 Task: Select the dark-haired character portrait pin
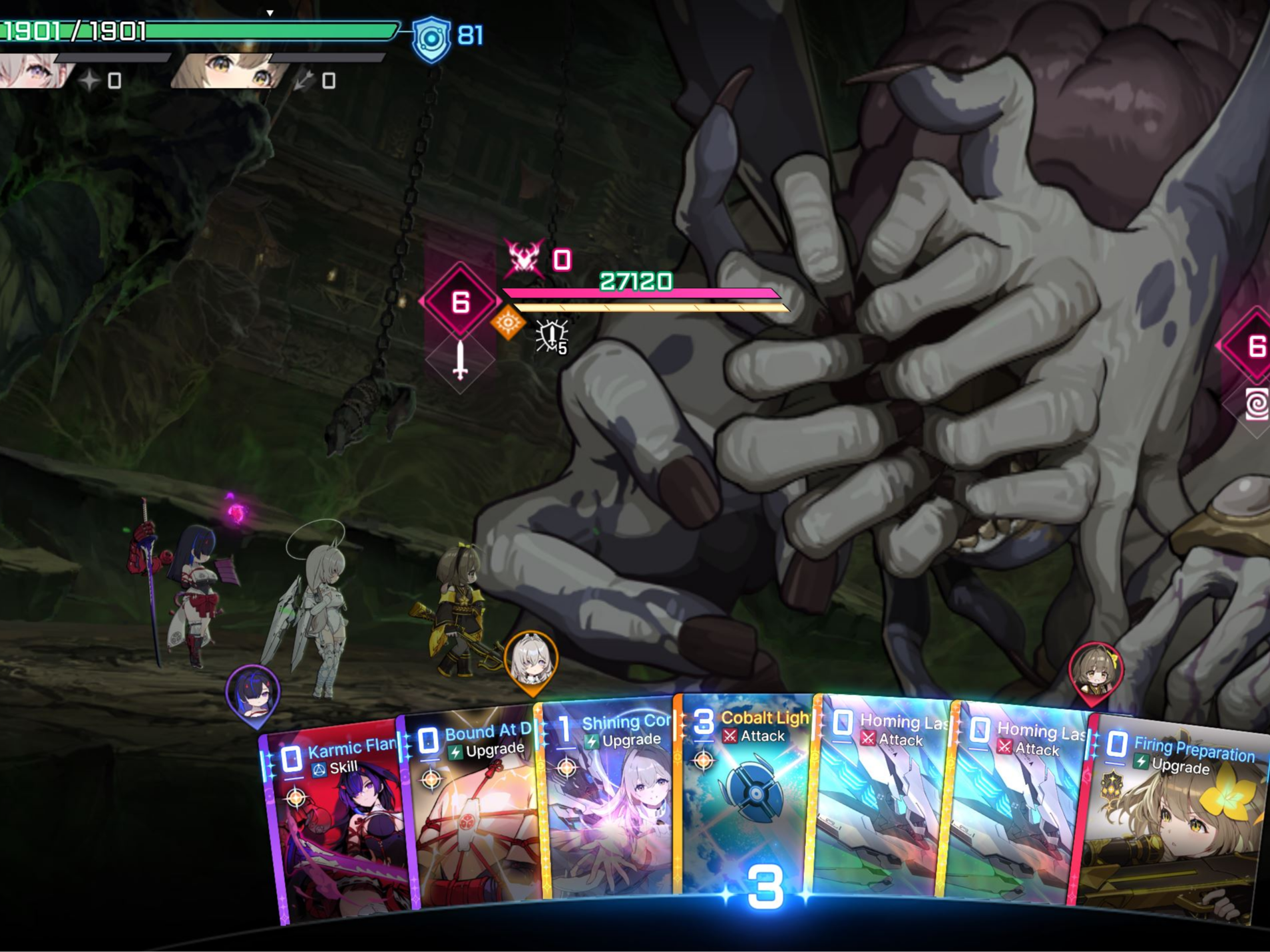[x=253, y=692]
